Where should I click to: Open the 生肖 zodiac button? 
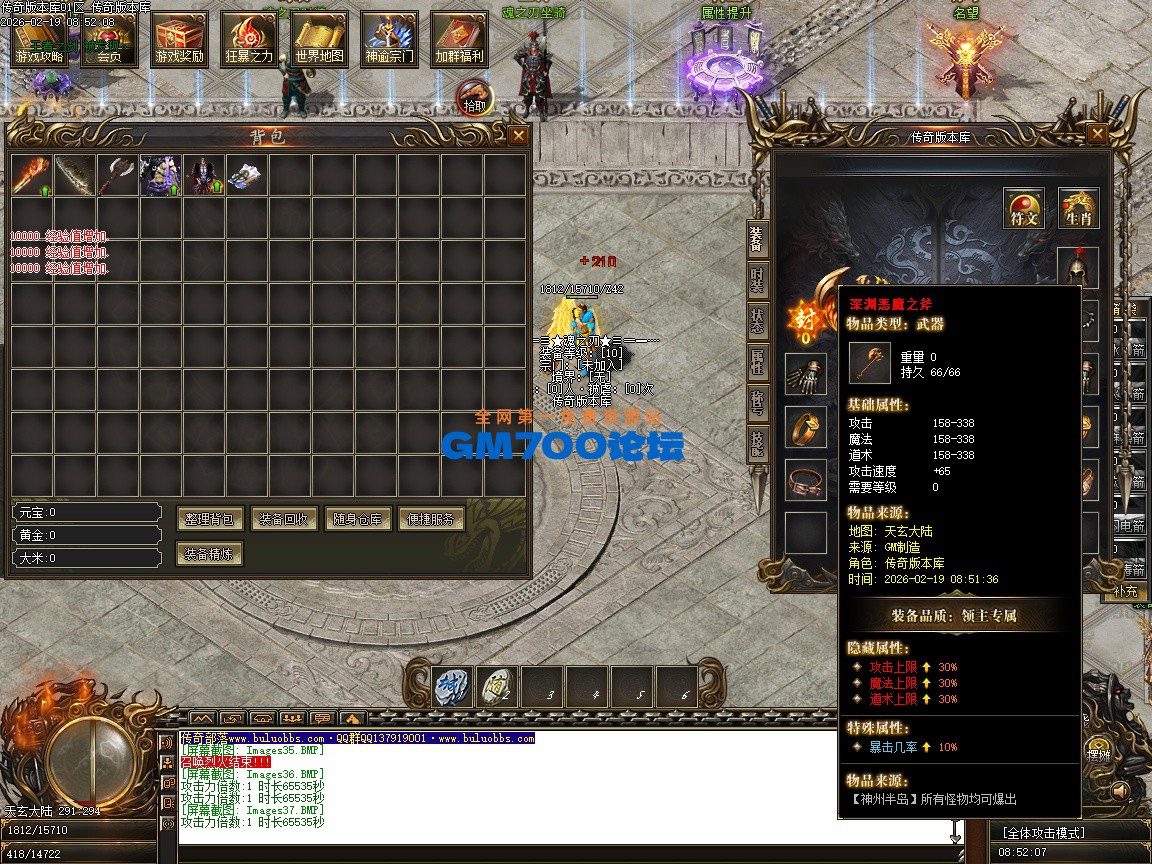click(x=1078, y=208)
